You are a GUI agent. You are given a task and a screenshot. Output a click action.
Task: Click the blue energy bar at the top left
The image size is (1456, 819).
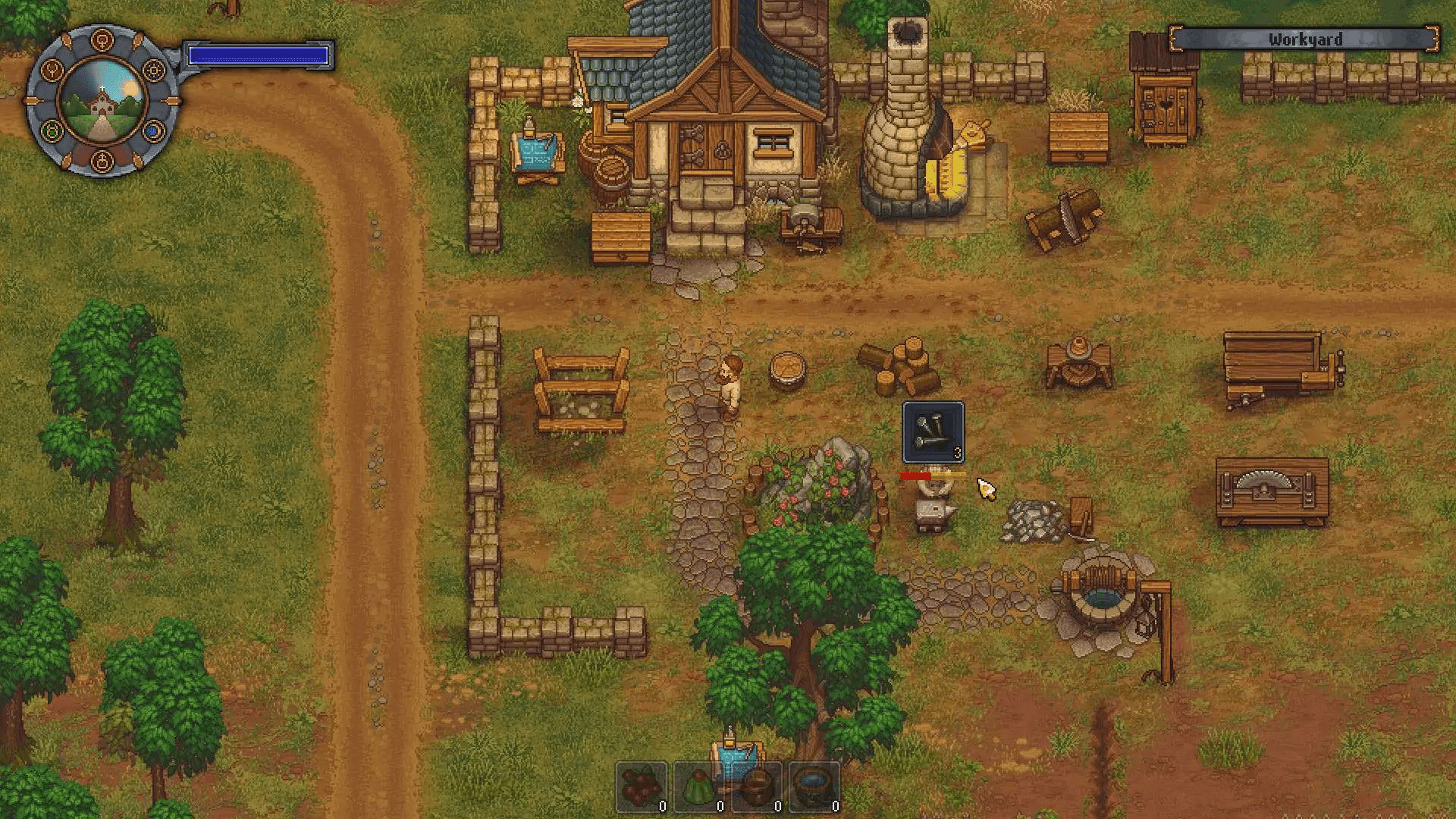(259, 53)
